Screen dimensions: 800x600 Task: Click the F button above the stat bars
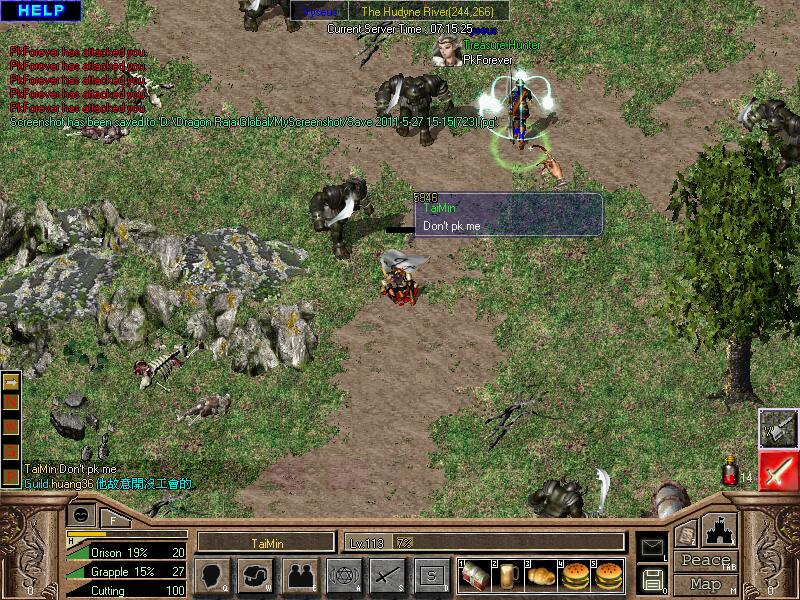click(x=114, y=520)
